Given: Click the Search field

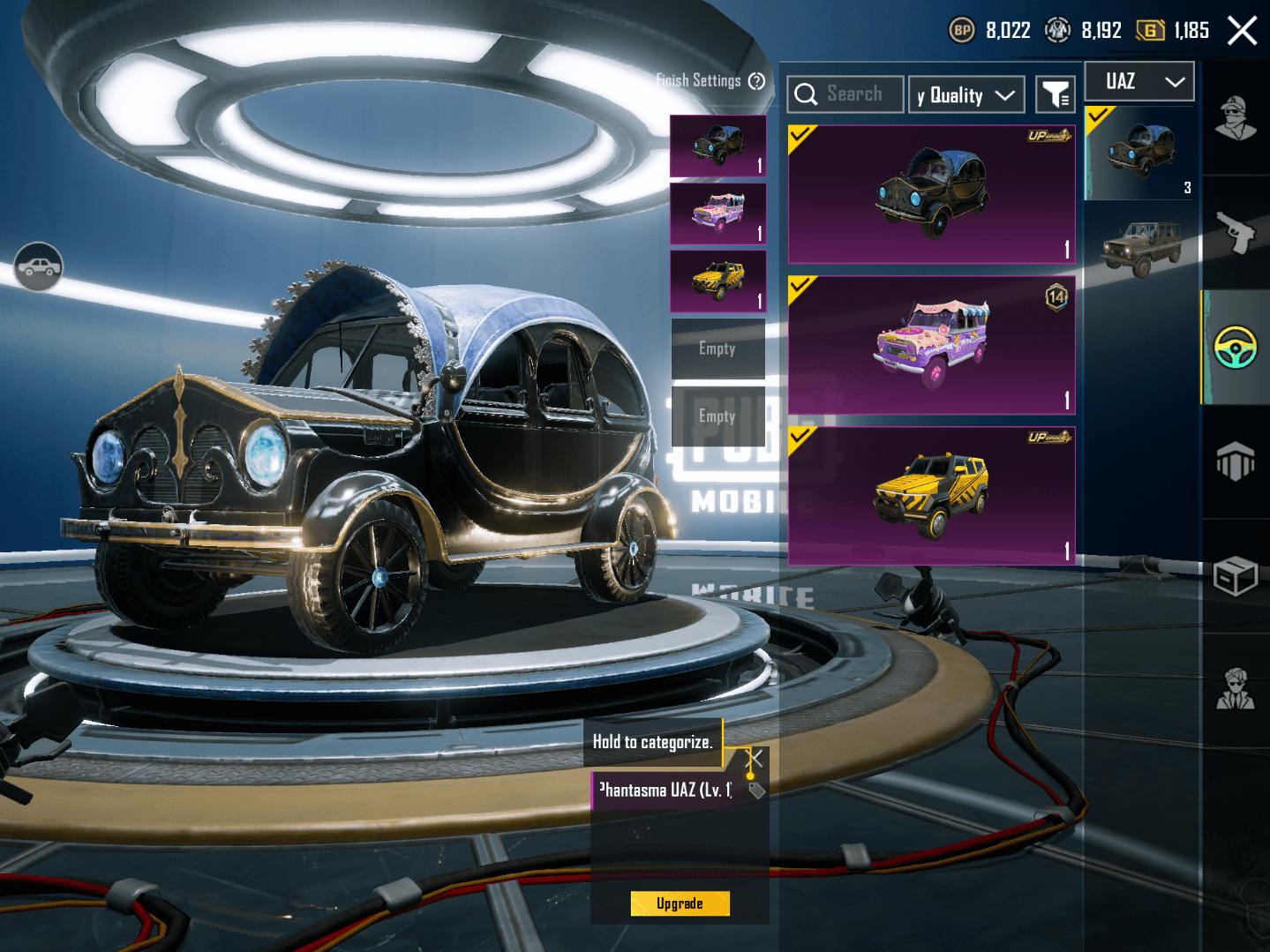Looking at the screenshot, I should 845,94.
